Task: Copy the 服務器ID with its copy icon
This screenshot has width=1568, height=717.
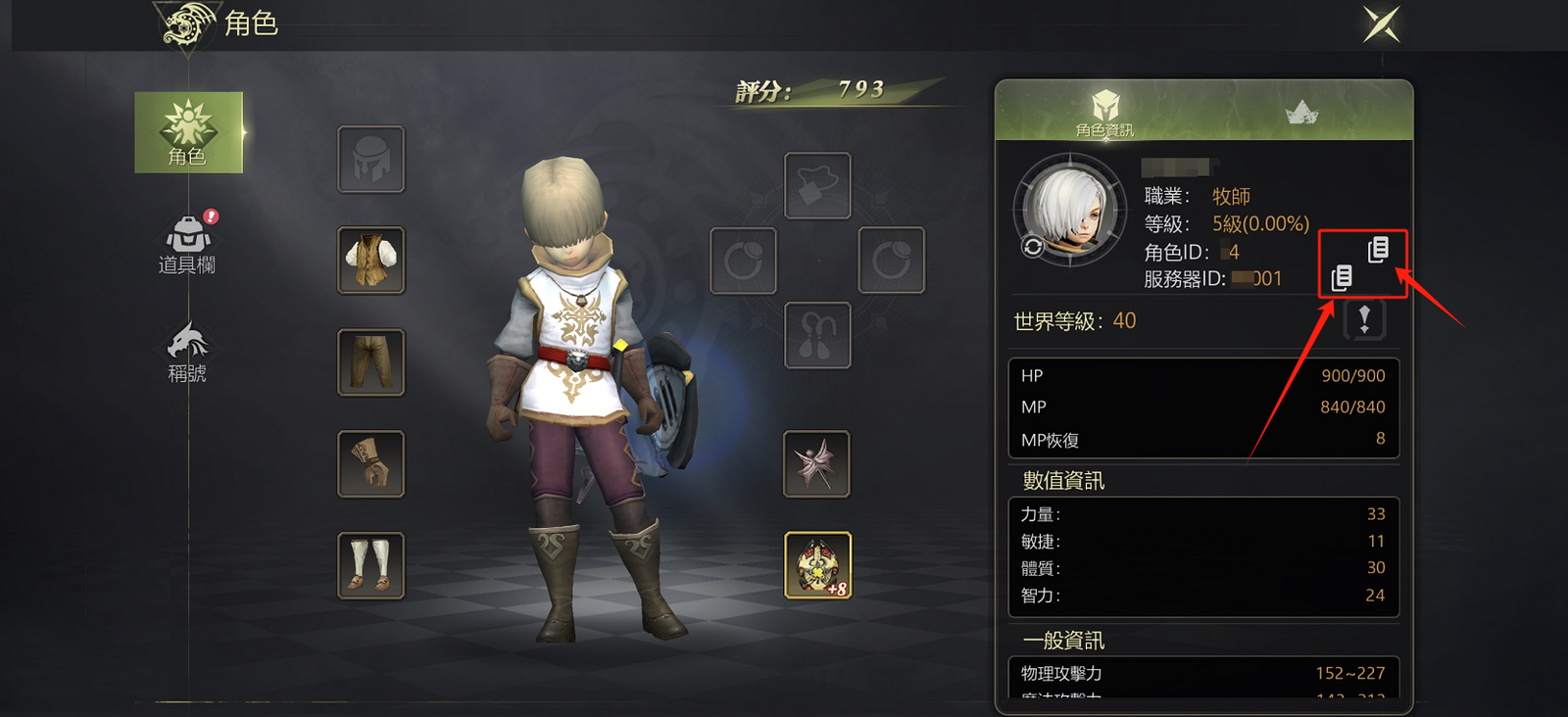Action: click(x=1342, y=278)
